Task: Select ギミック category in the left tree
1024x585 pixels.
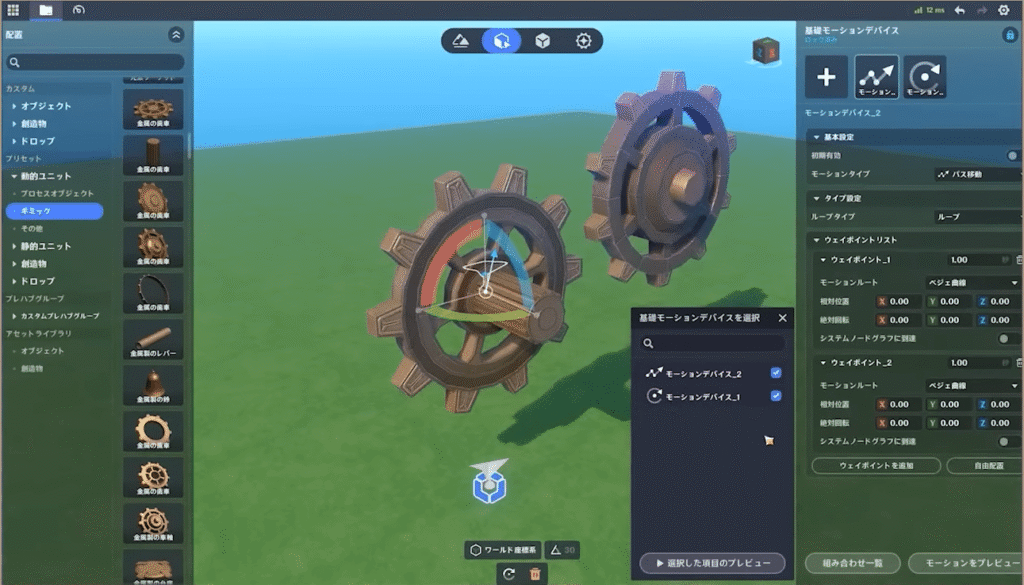Action: (54, 211)
